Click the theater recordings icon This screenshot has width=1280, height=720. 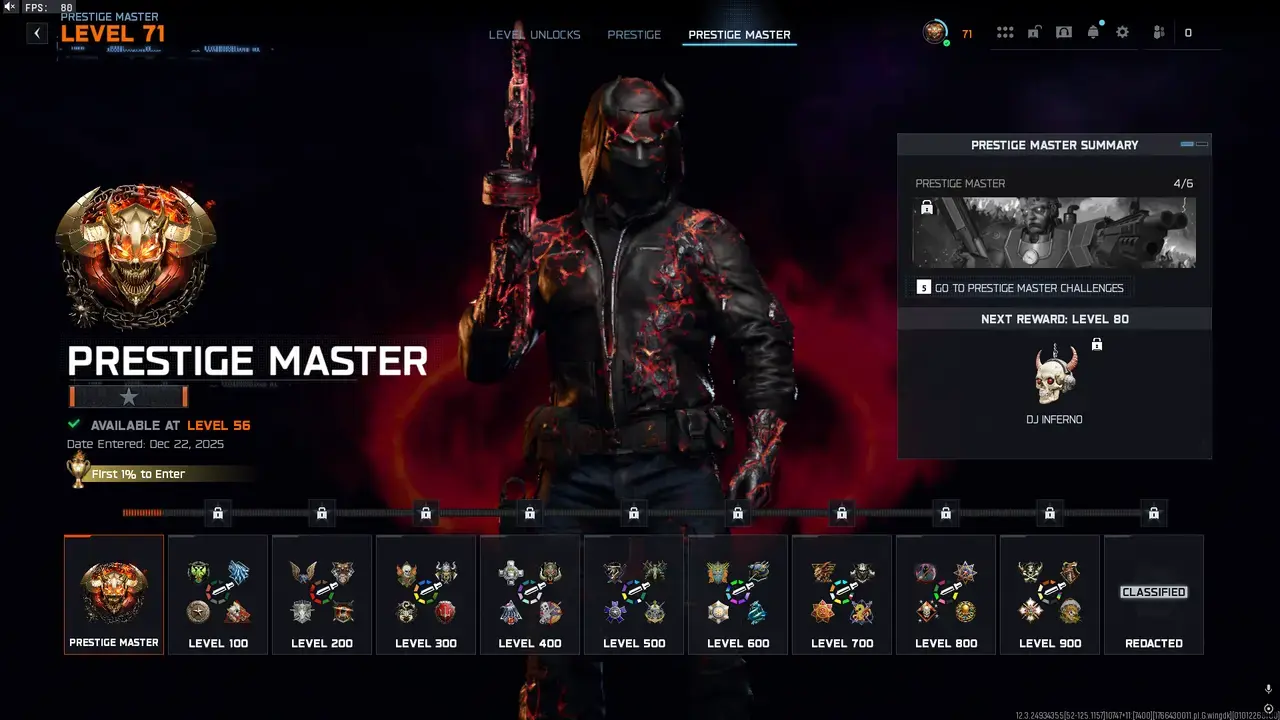(x=1063, y=31)
